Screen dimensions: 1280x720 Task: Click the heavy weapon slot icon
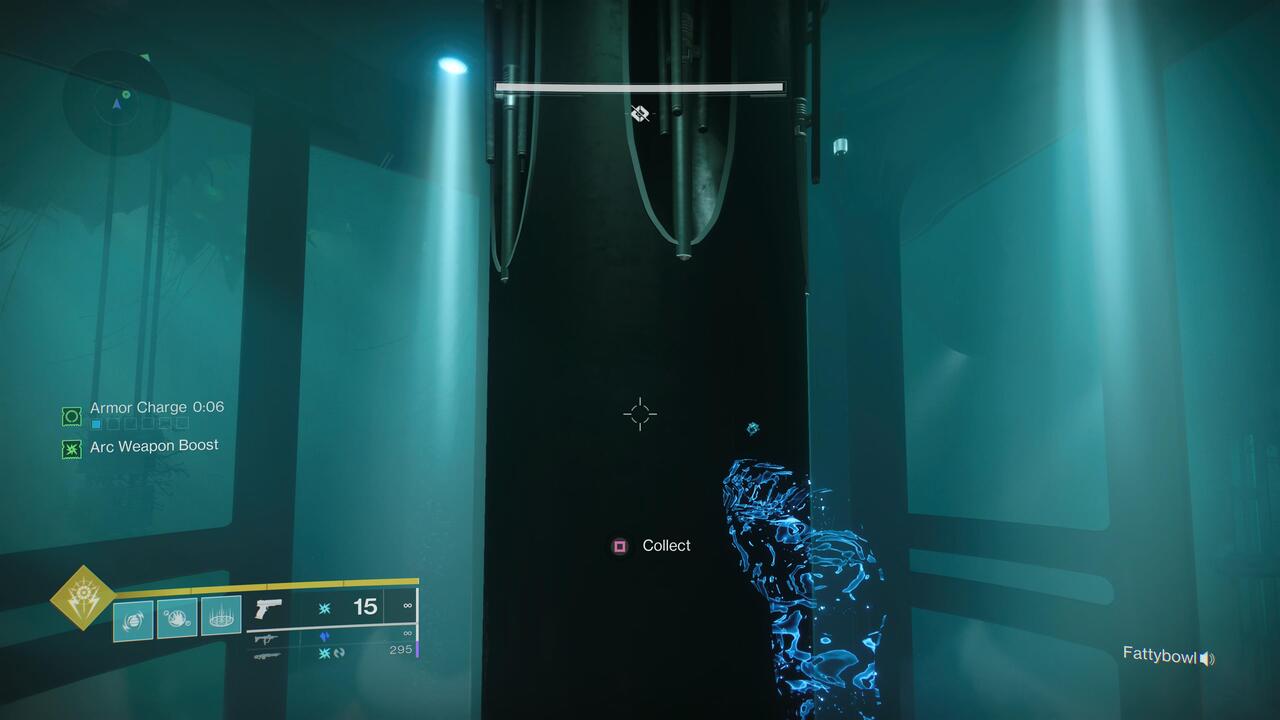coord(267,656)
